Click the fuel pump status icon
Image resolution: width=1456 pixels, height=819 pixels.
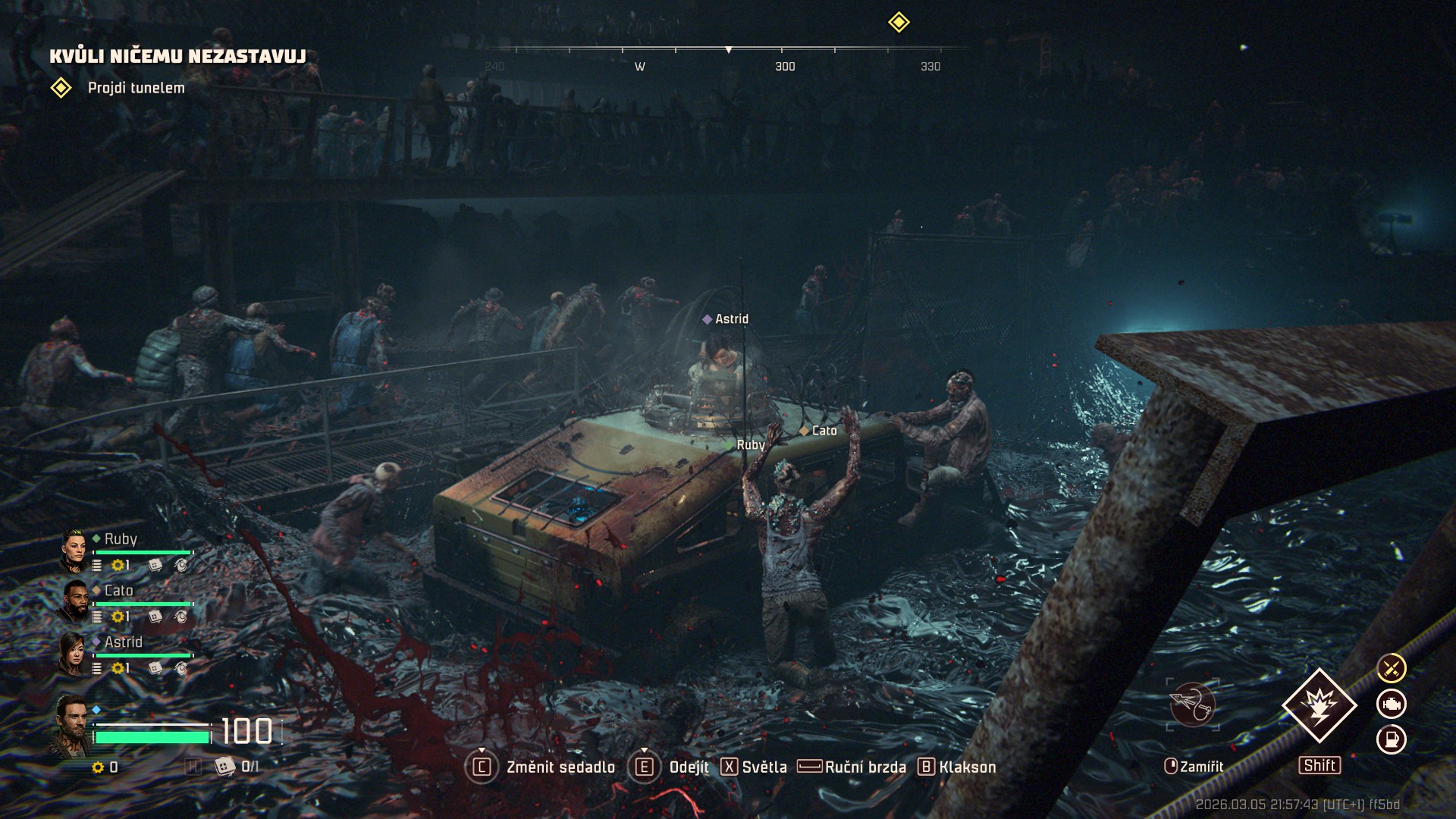(1392, 739)
